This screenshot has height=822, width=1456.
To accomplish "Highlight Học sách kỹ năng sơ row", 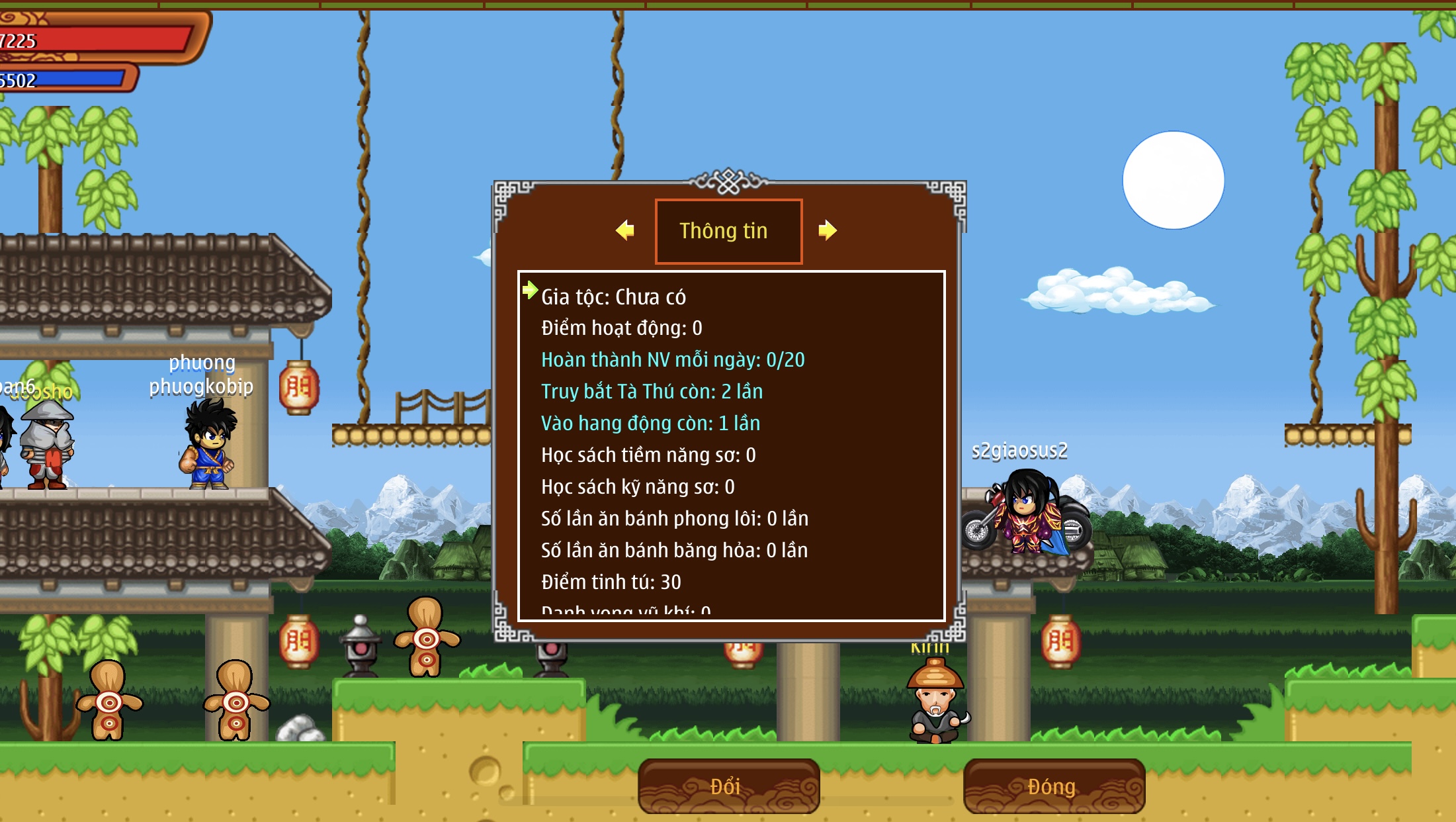I will click(x=637, y=487).
